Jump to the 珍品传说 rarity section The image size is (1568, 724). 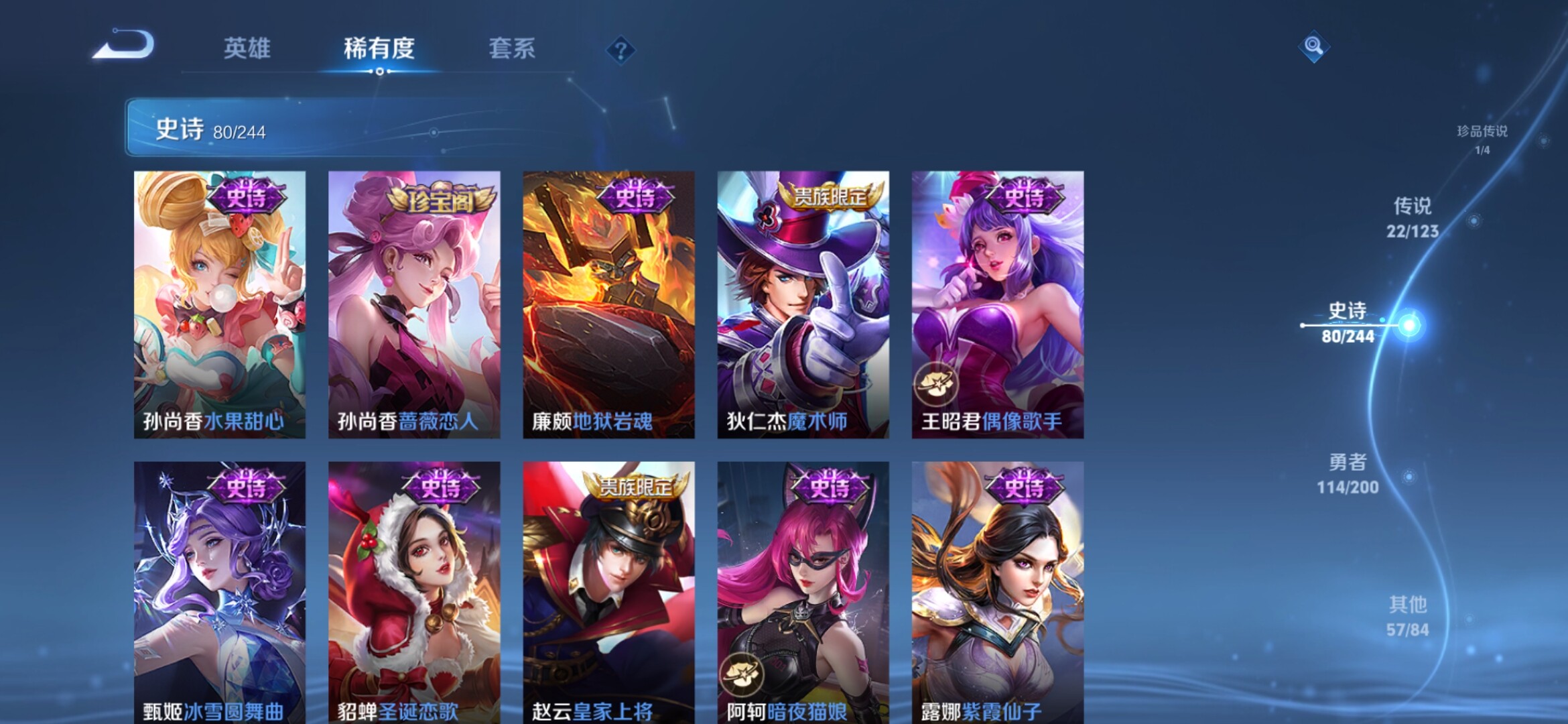[1482, 139]
